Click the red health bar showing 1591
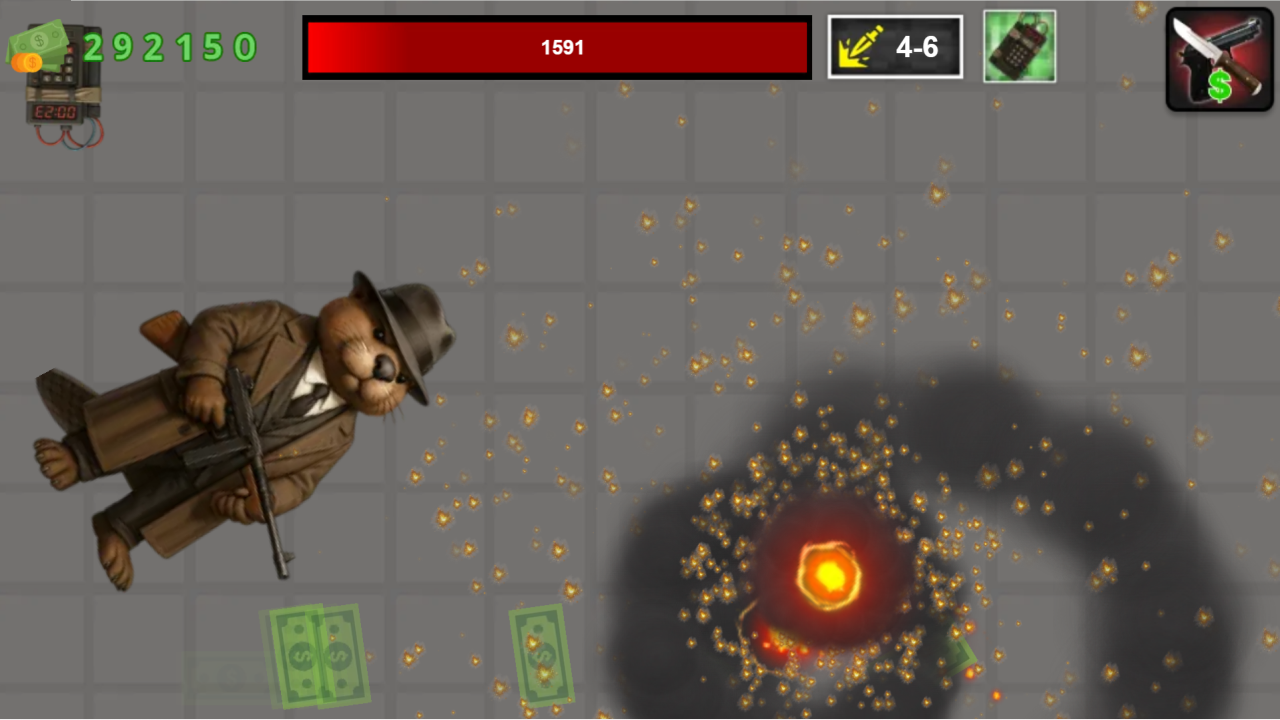This screenshot has height=720, width=1280. tap(556, 47)
